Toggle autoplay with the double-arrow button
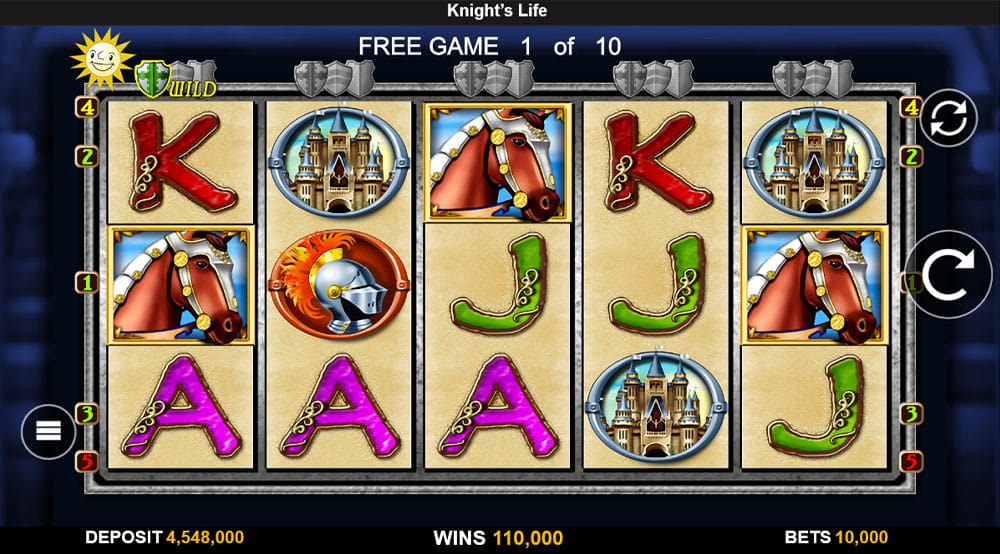This screenshot has height=554, width=1000. (948, 118)
